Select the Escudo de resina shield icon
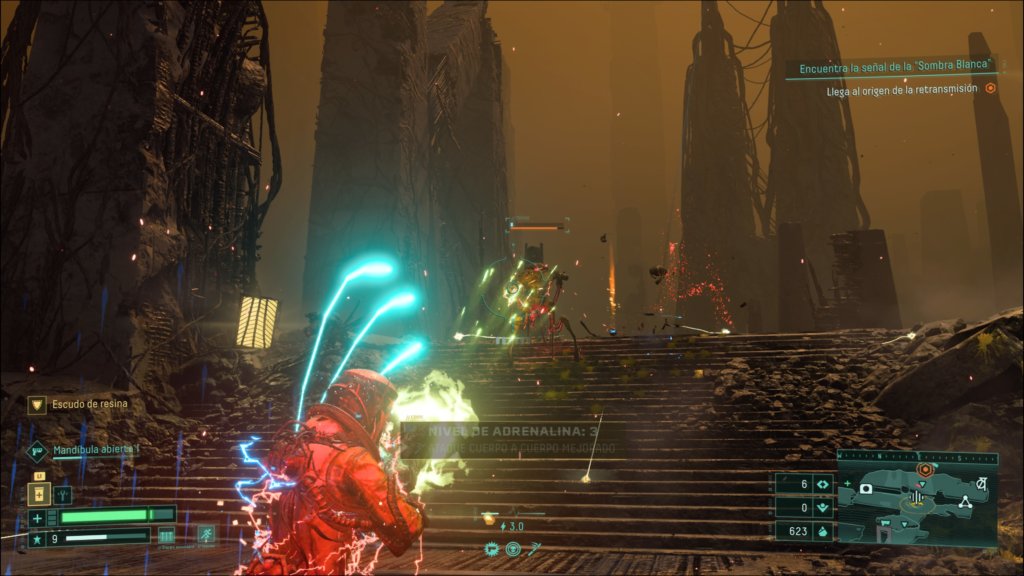This screenshot has width=1024, height=576. click(x=36, y=405)
